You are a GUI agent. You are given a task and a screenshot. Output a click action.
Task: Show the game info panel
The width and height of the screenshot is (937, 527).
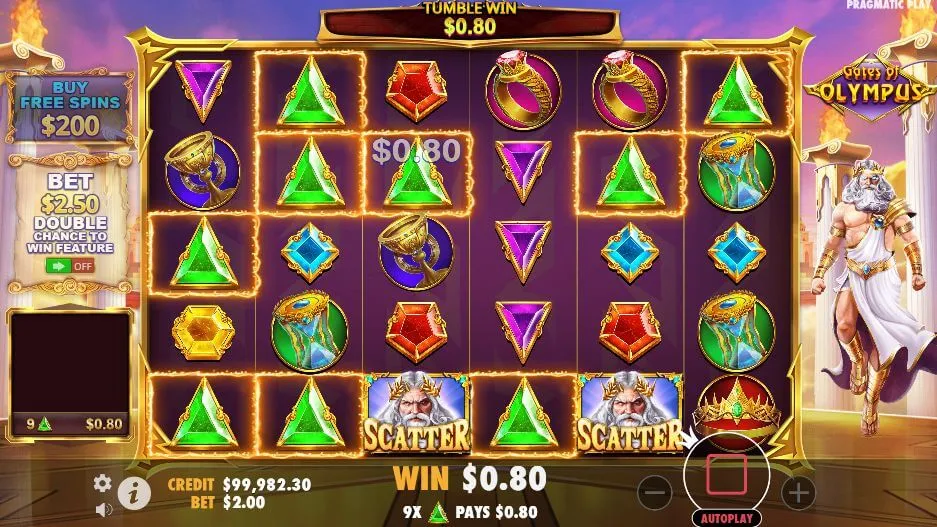coord(131,491)
